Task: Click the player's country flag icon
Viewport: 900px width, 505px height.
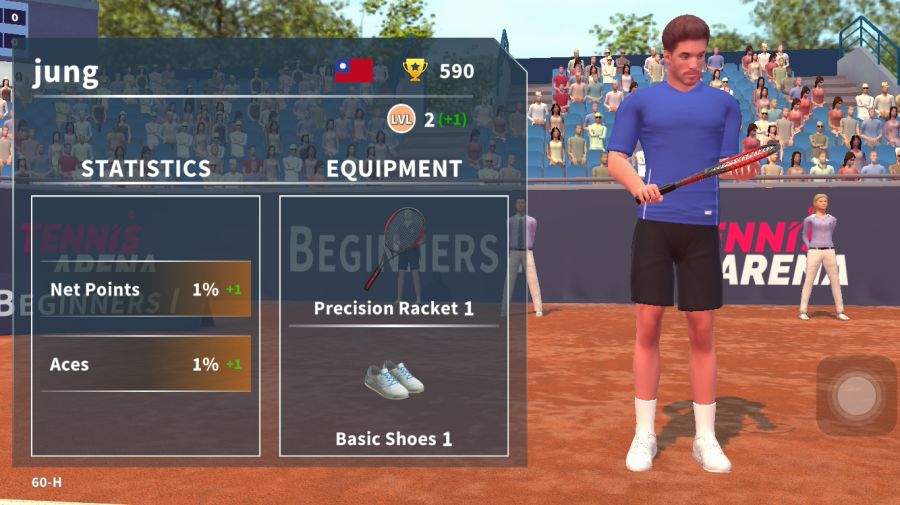Action: pos(354,70)
